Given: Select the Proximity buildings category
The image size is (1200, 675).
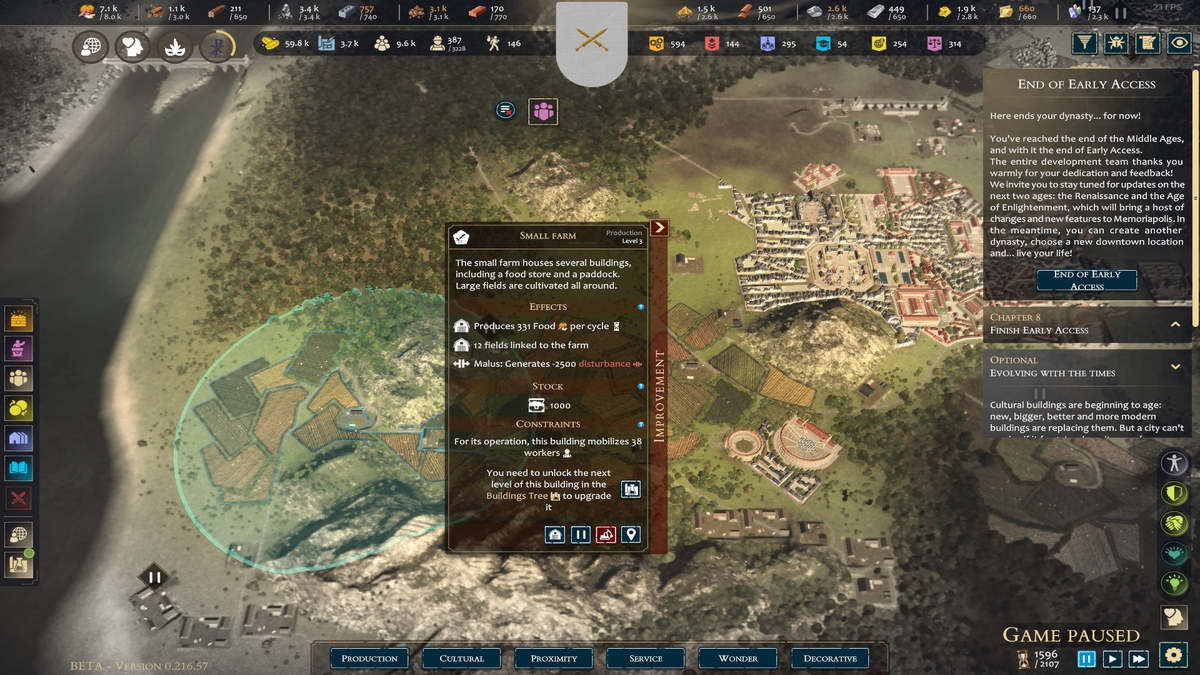Looking at the screenshot, I should click(554, 658).
